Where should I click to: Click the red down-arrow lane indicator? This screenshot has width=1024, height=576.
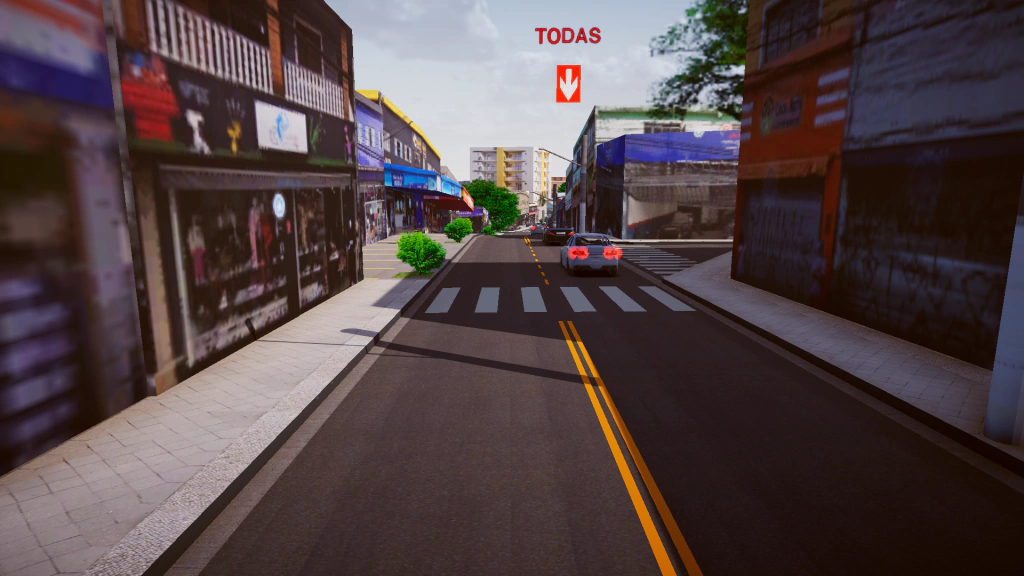pos(568,83)
